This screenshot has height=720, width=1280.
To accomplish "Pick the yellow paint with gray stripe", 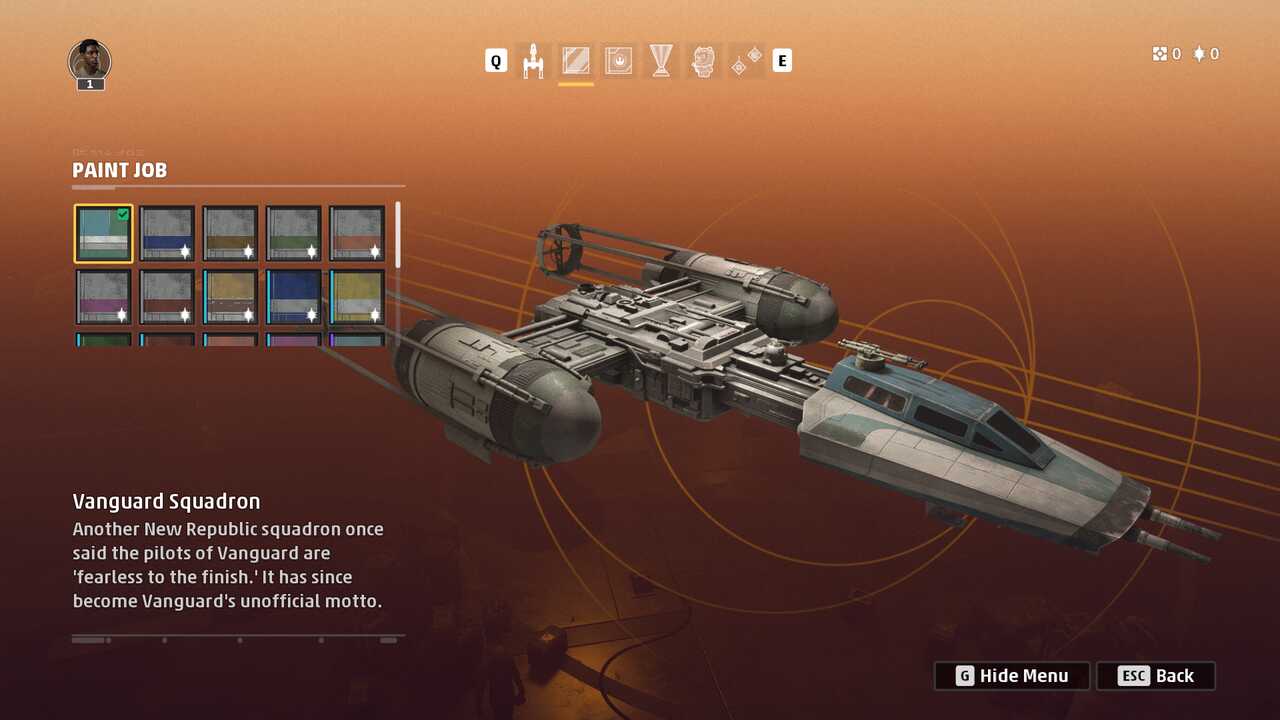I will point(357,297).
